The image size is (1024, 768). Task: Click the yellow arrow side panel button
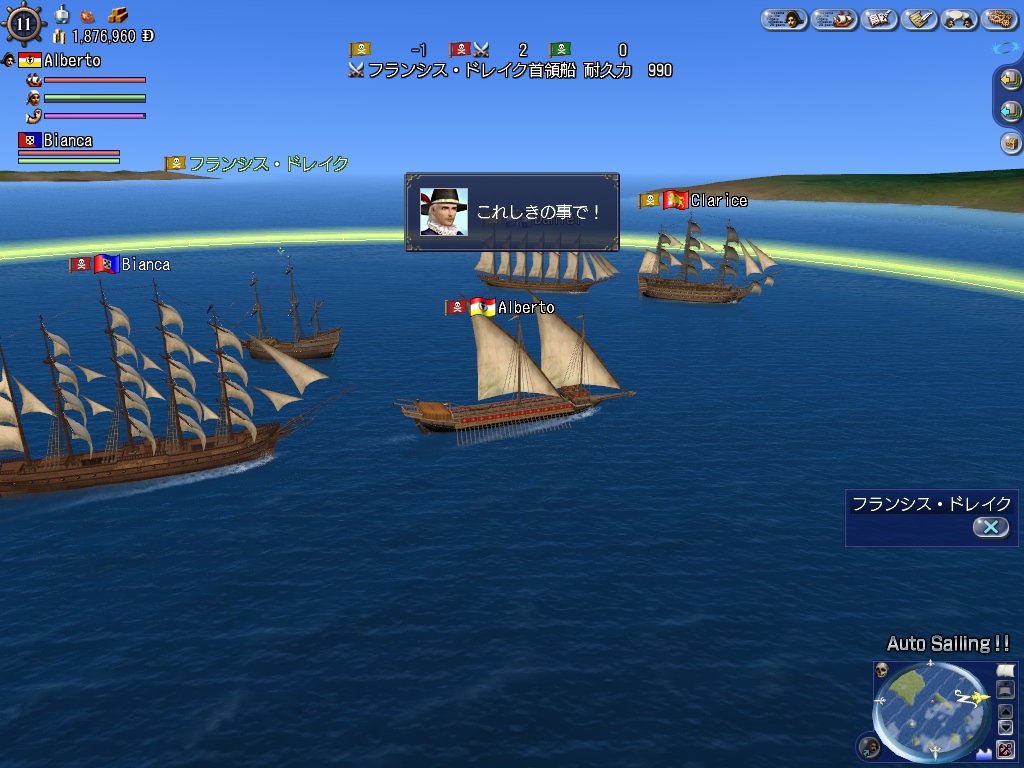coord(1010,80)
